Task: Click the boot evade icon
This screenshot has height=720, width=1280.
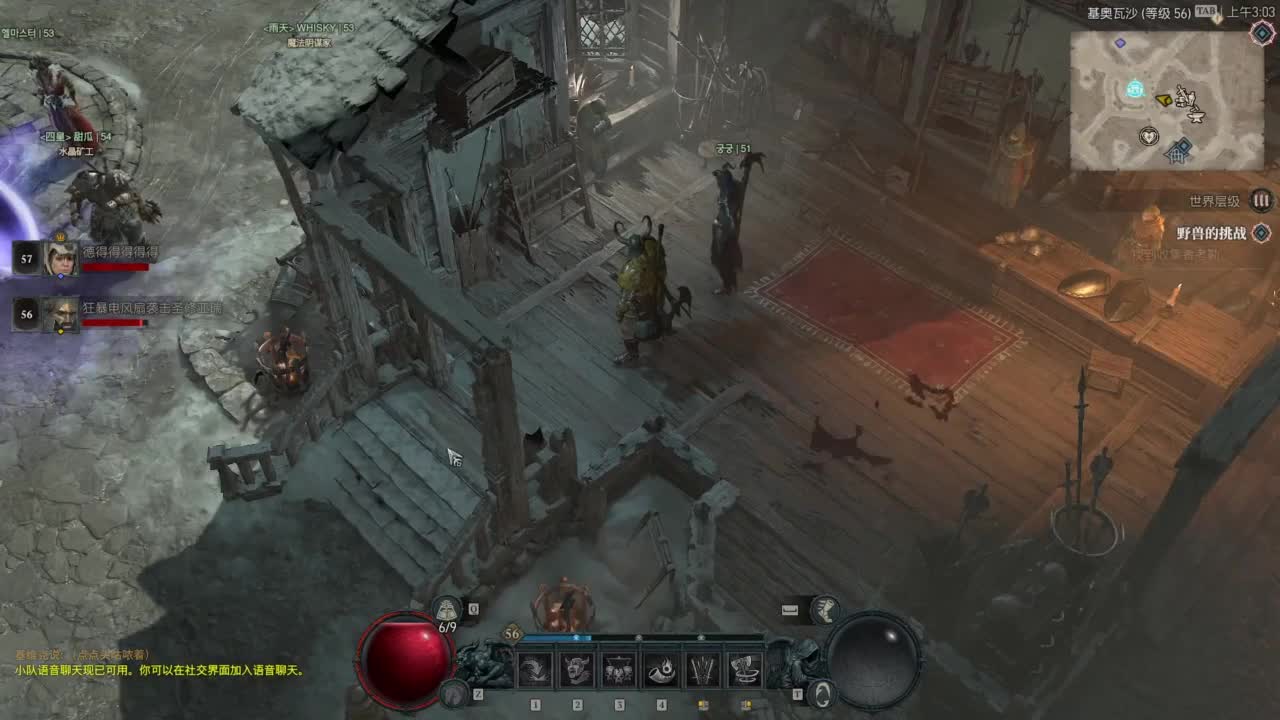Action: pos(825,608)
